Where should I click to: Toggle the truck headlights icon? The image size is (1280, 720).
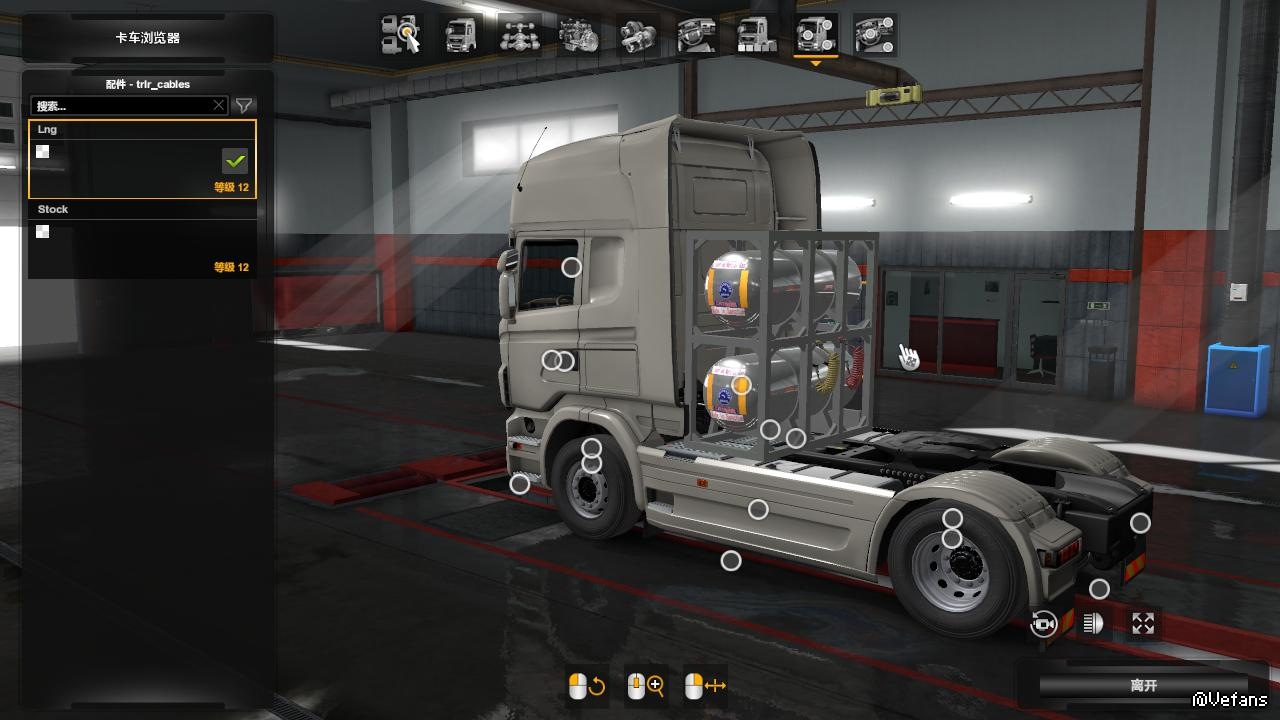[1093, 624]
